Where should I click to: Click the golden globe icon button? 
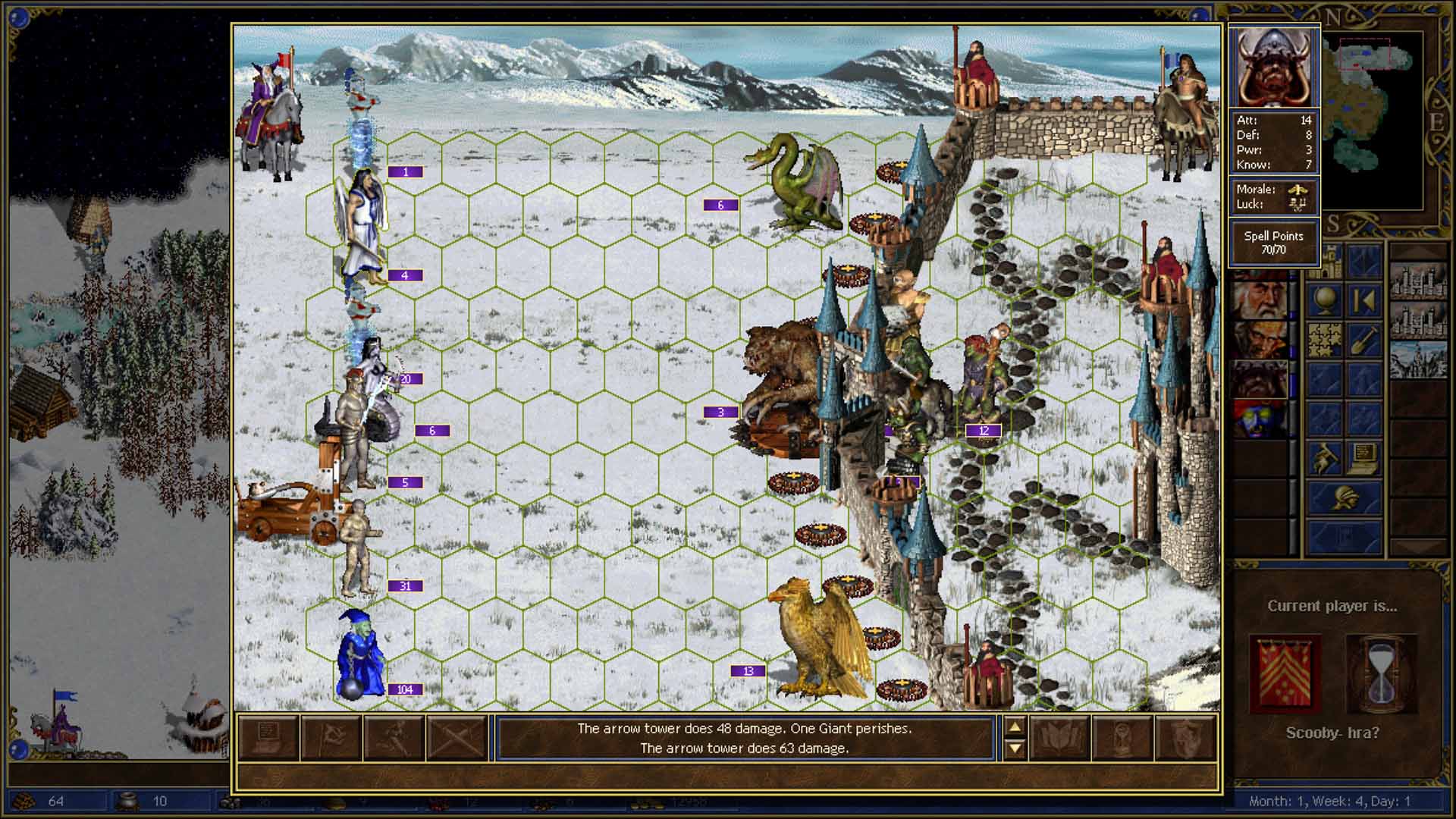[1324, 300]
